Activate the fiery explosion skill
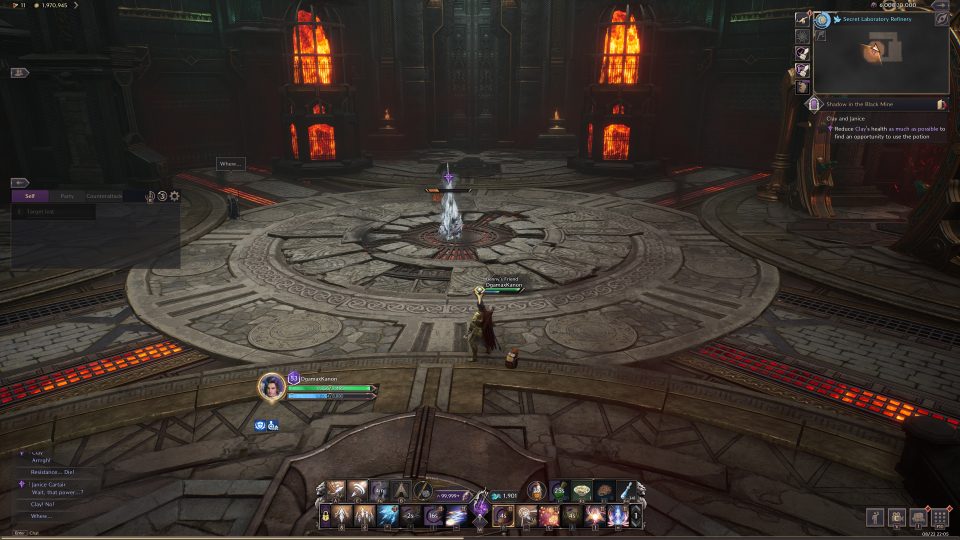The image size is (960, 540). point(549,515)
